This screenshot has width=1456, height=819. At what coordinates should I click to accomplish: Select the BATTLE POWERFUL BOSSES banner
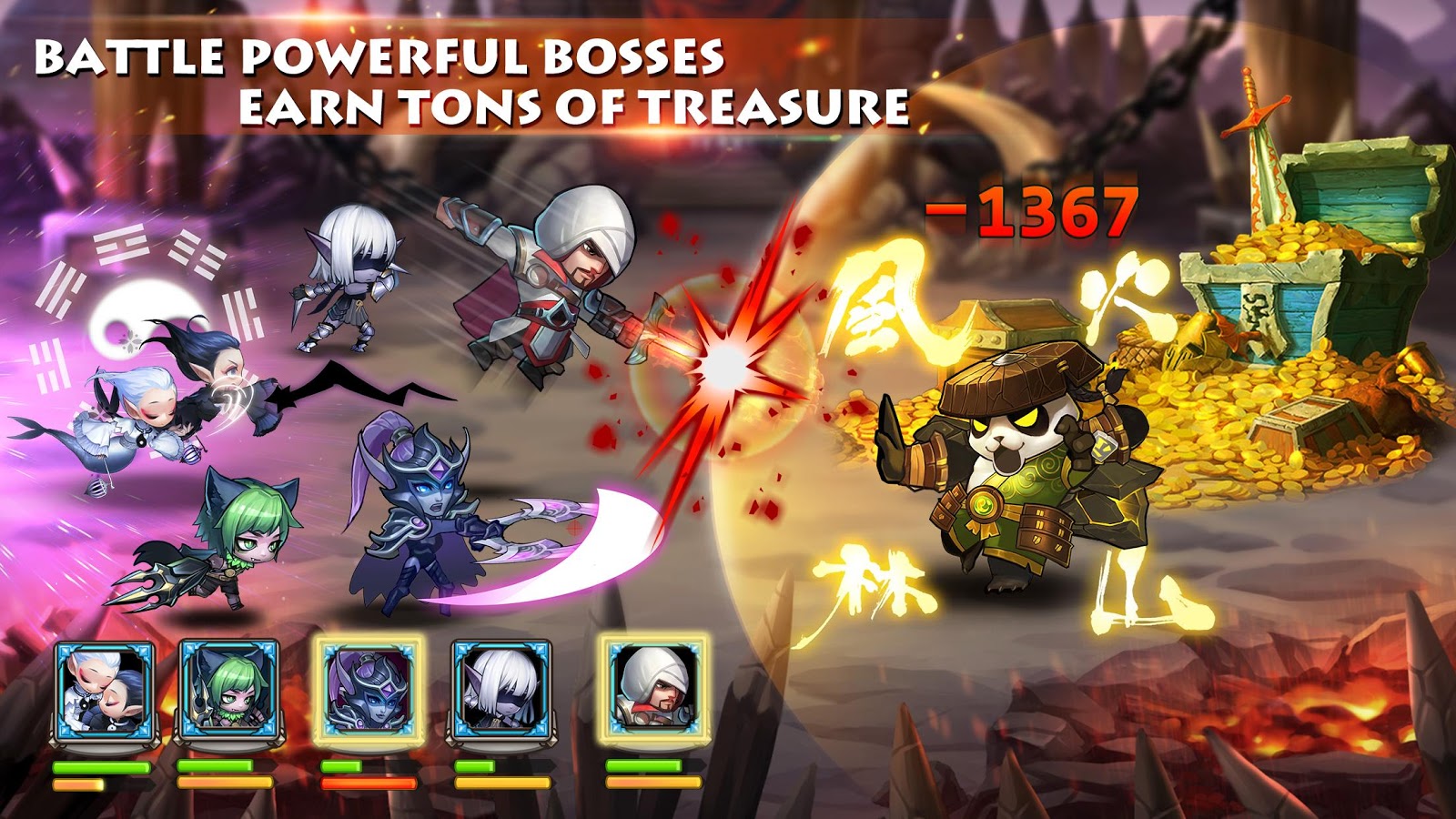tap(382, 55)
